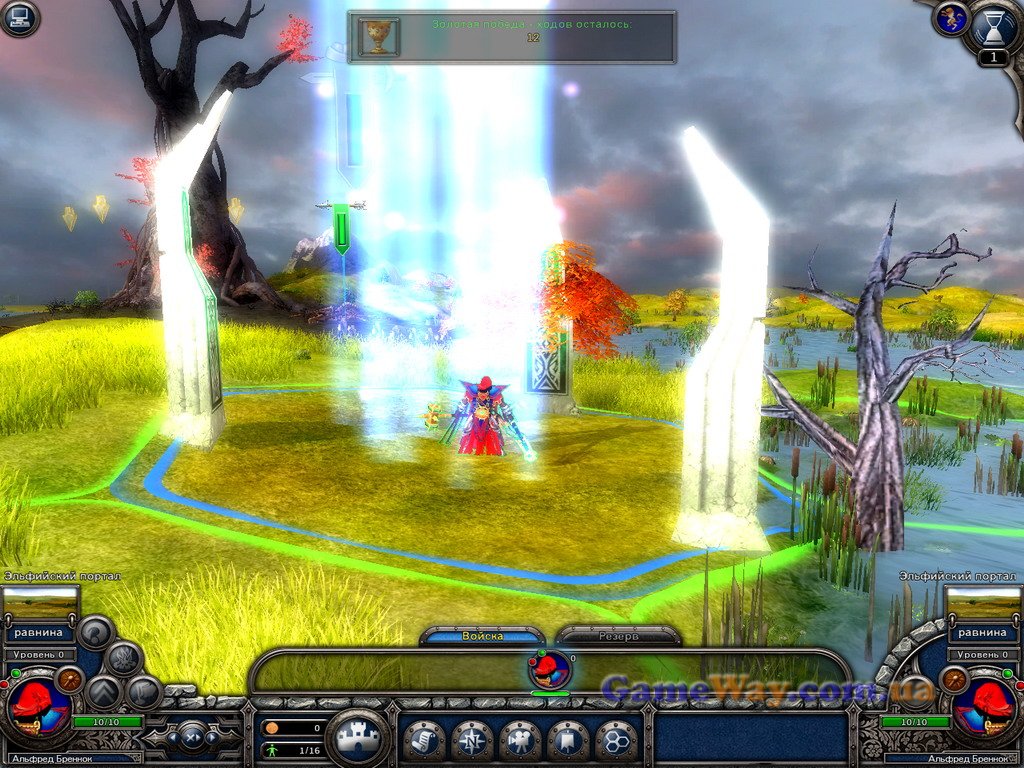
Task: Click the question mark help button
Action: pyautogui.click(x=96, y=632)
